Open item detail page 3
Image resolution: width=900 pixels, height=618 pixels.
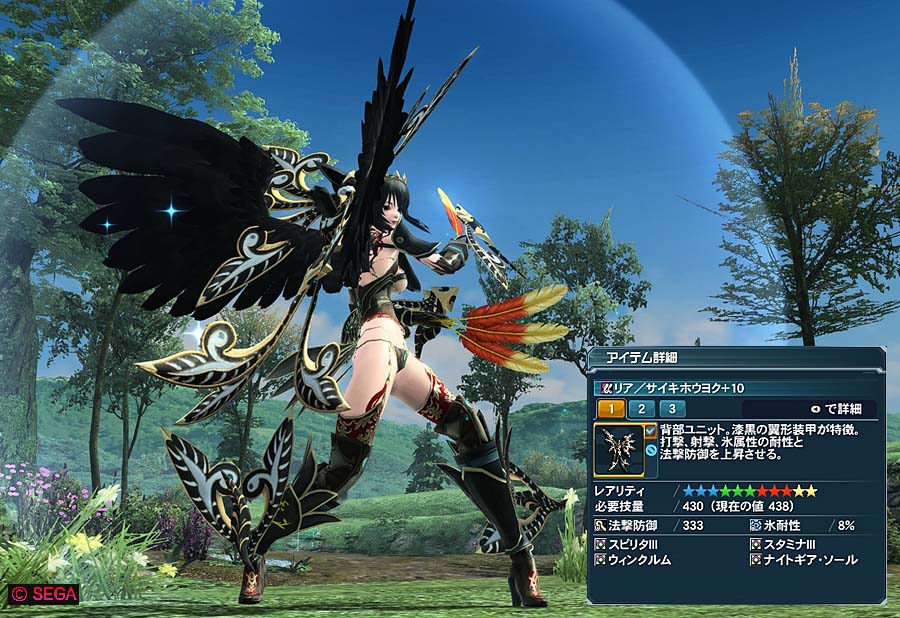[672, 409]
